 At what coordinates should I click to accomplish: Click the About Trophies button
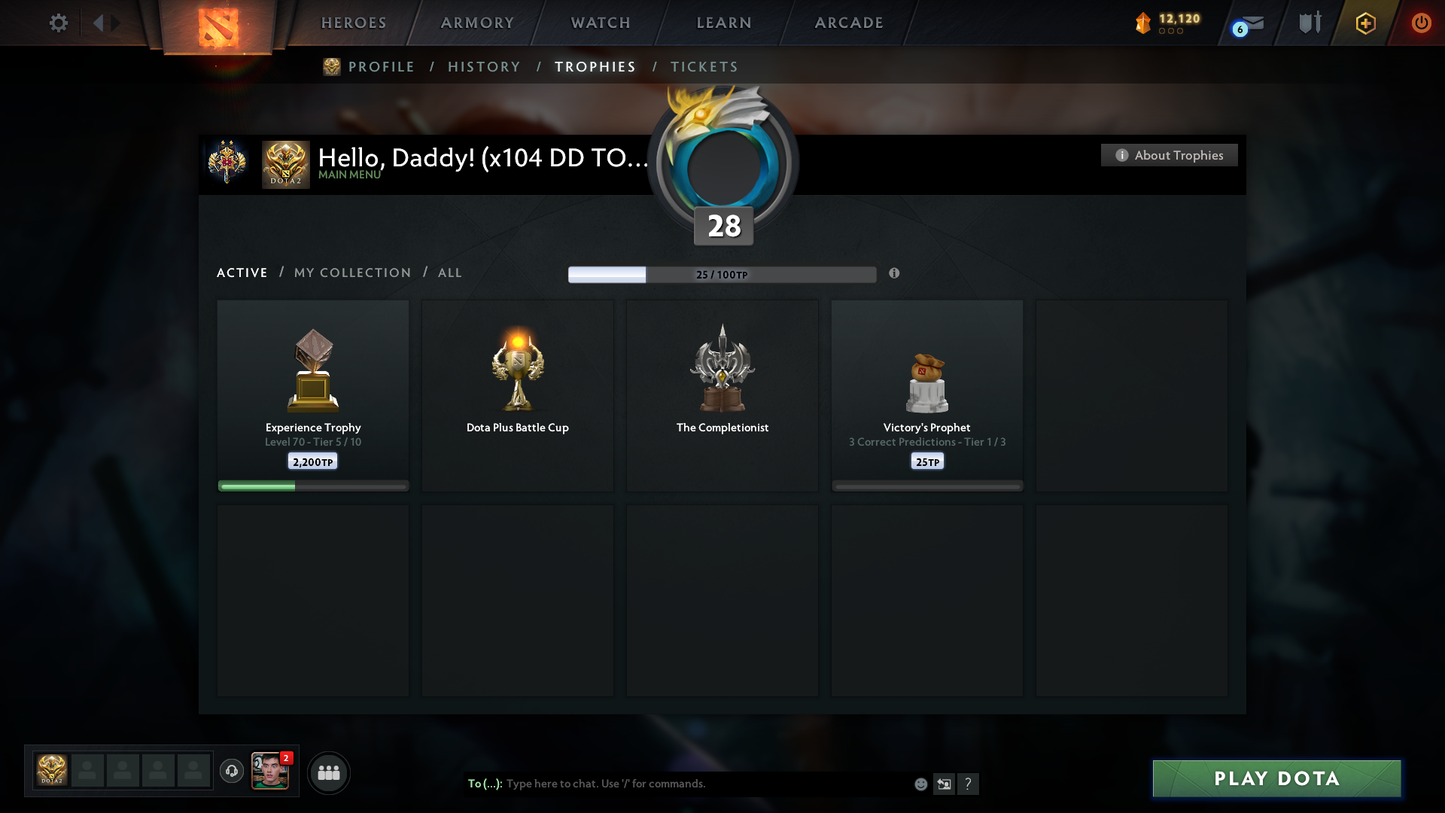(x=1169, y=155)
